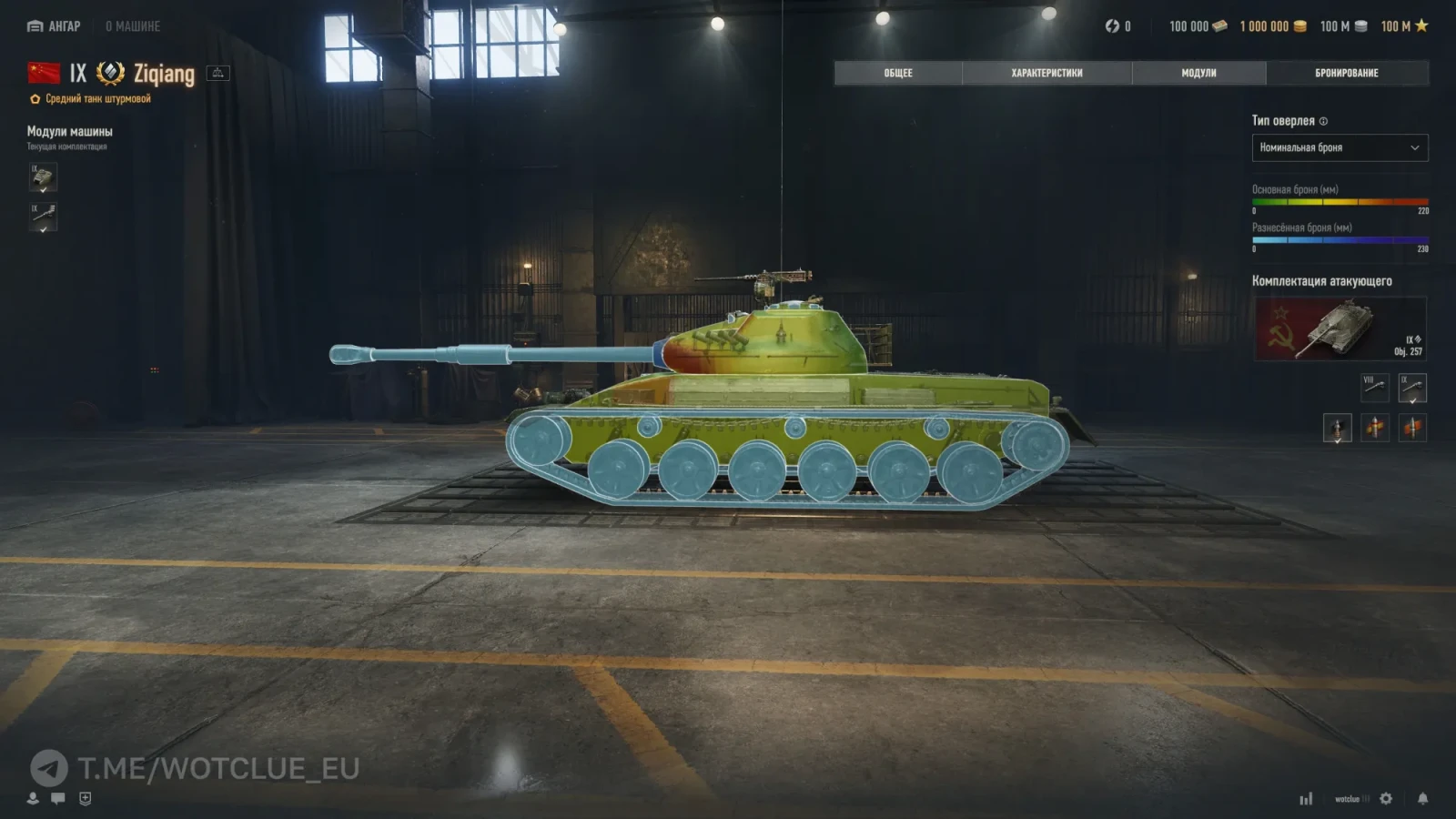Screen dimensions: 1456x819
Task: Open the Тип оверлея dropdown
Action: tap(1340, 147)
